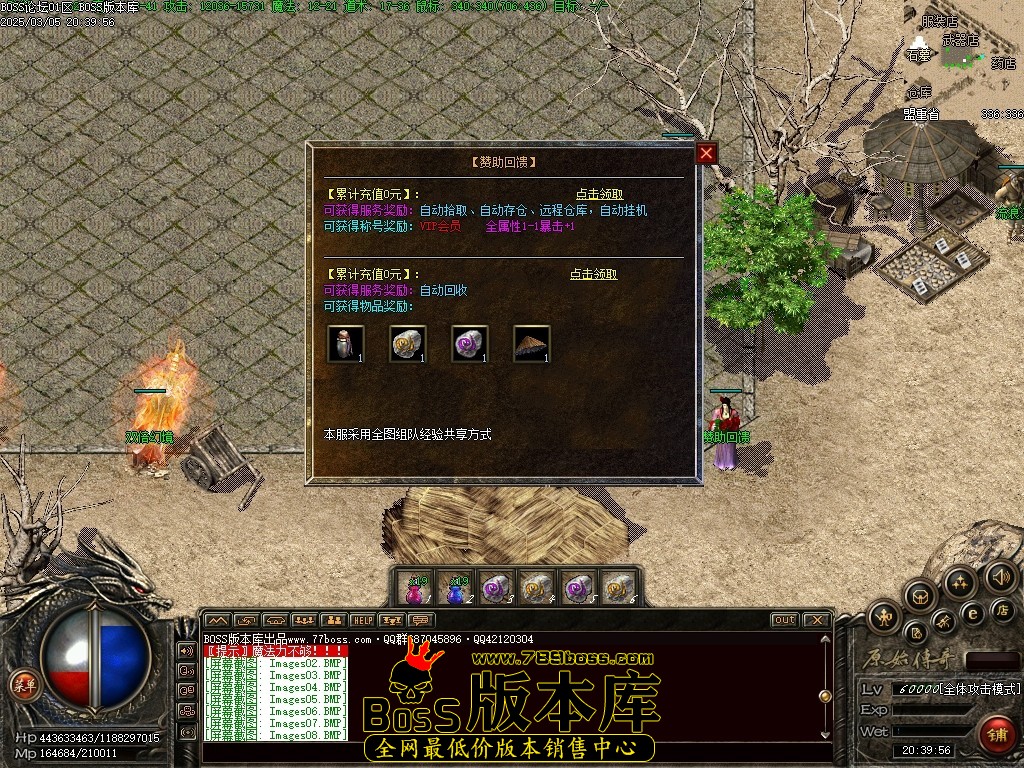Click the round 'e' button
This screenshot has width=1024, height=768.
pos(971,613)
